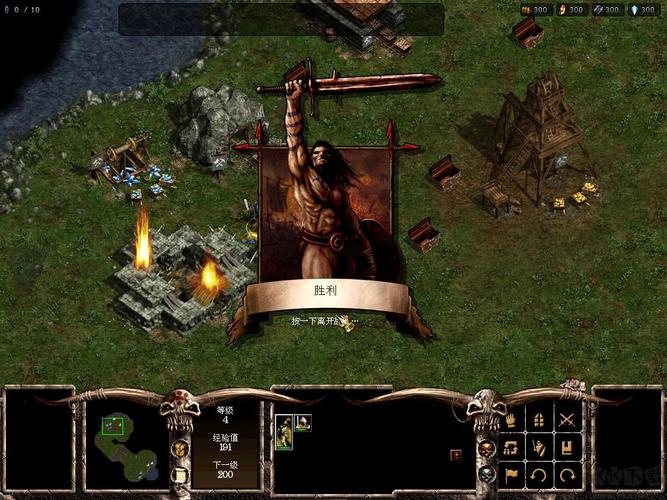The height and width of the screenshot is (500, 667).
Task: Select the hero unit portrait
Action: (283, 430)
